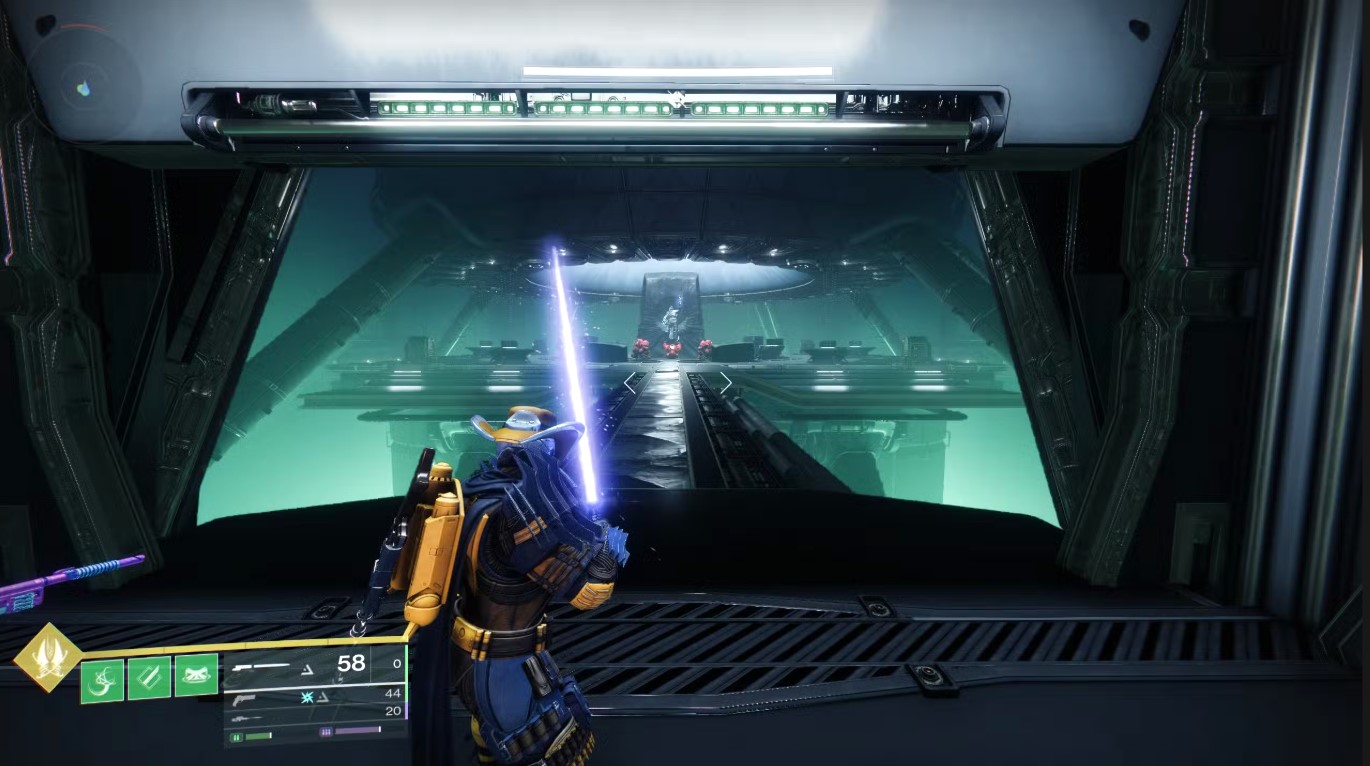Trigger the green class ability icon
The height and width of the screenshot is (766, 1370).
pyautogui.click(x=196, y=675)
